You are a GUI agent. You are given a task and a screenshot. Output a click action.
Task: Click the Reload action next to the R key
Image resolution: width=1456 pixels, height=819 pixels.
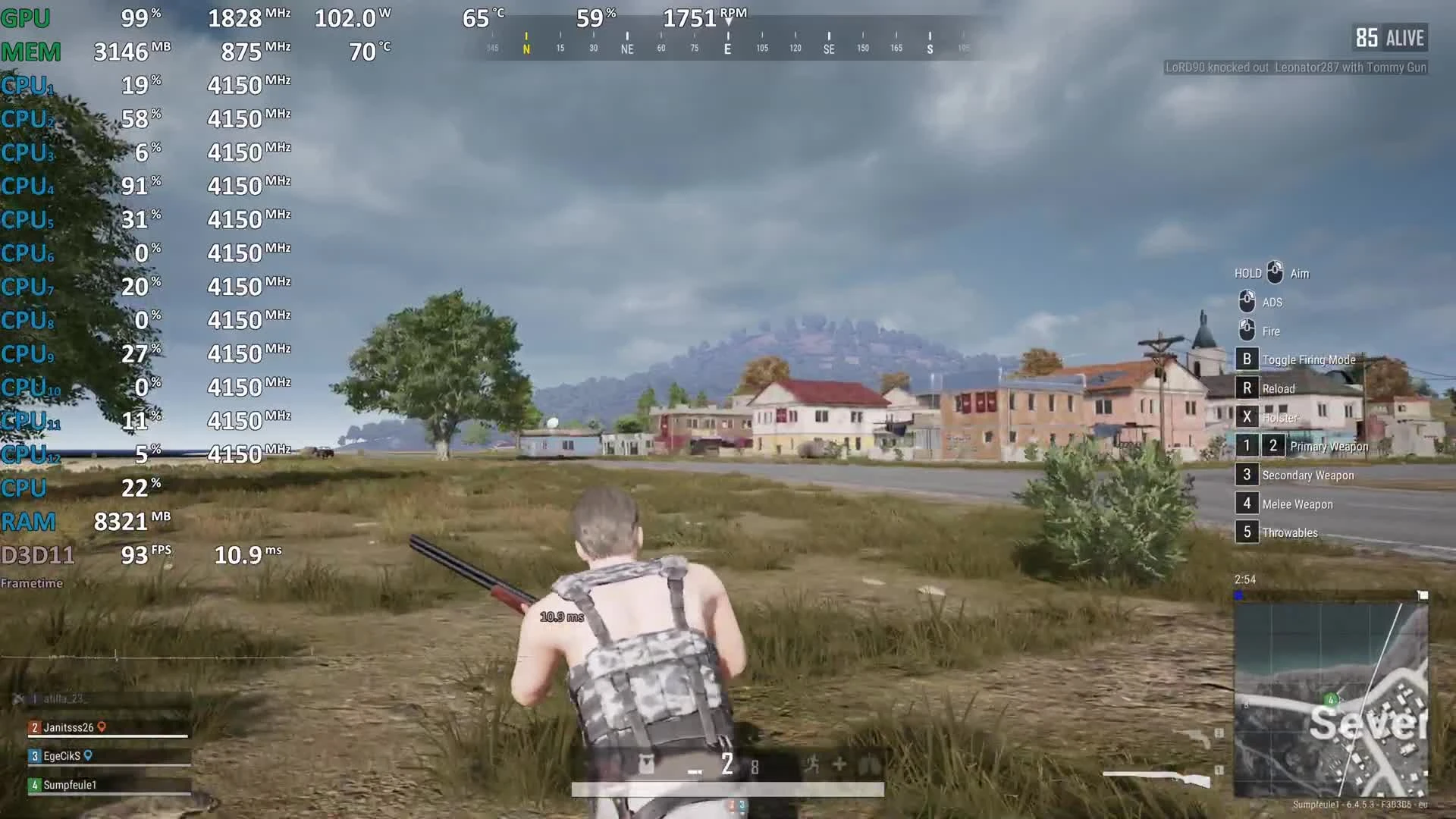(x=1247, y=388)
